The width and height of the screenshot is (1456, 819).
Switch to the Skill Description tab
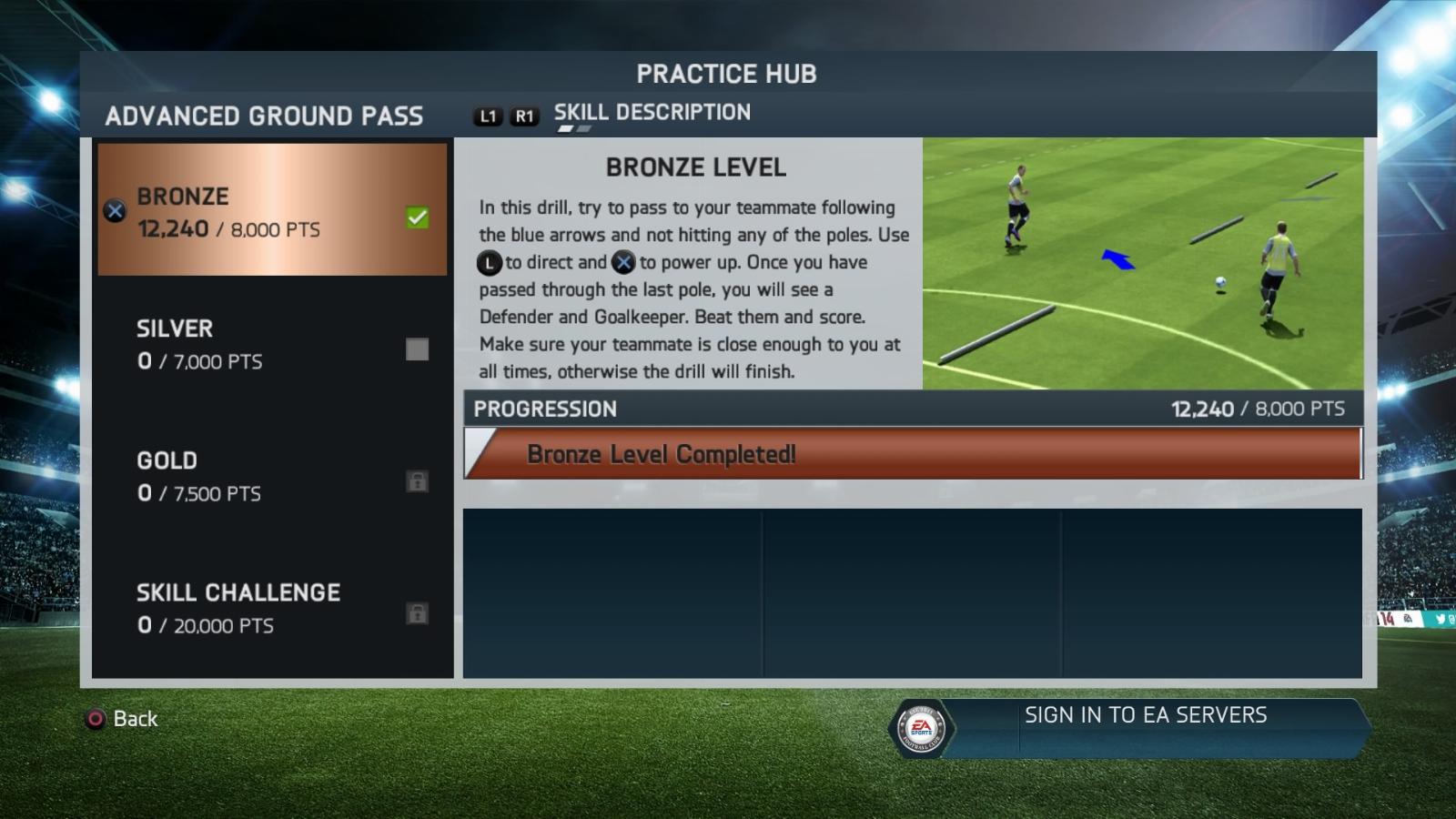click(652, 113)
